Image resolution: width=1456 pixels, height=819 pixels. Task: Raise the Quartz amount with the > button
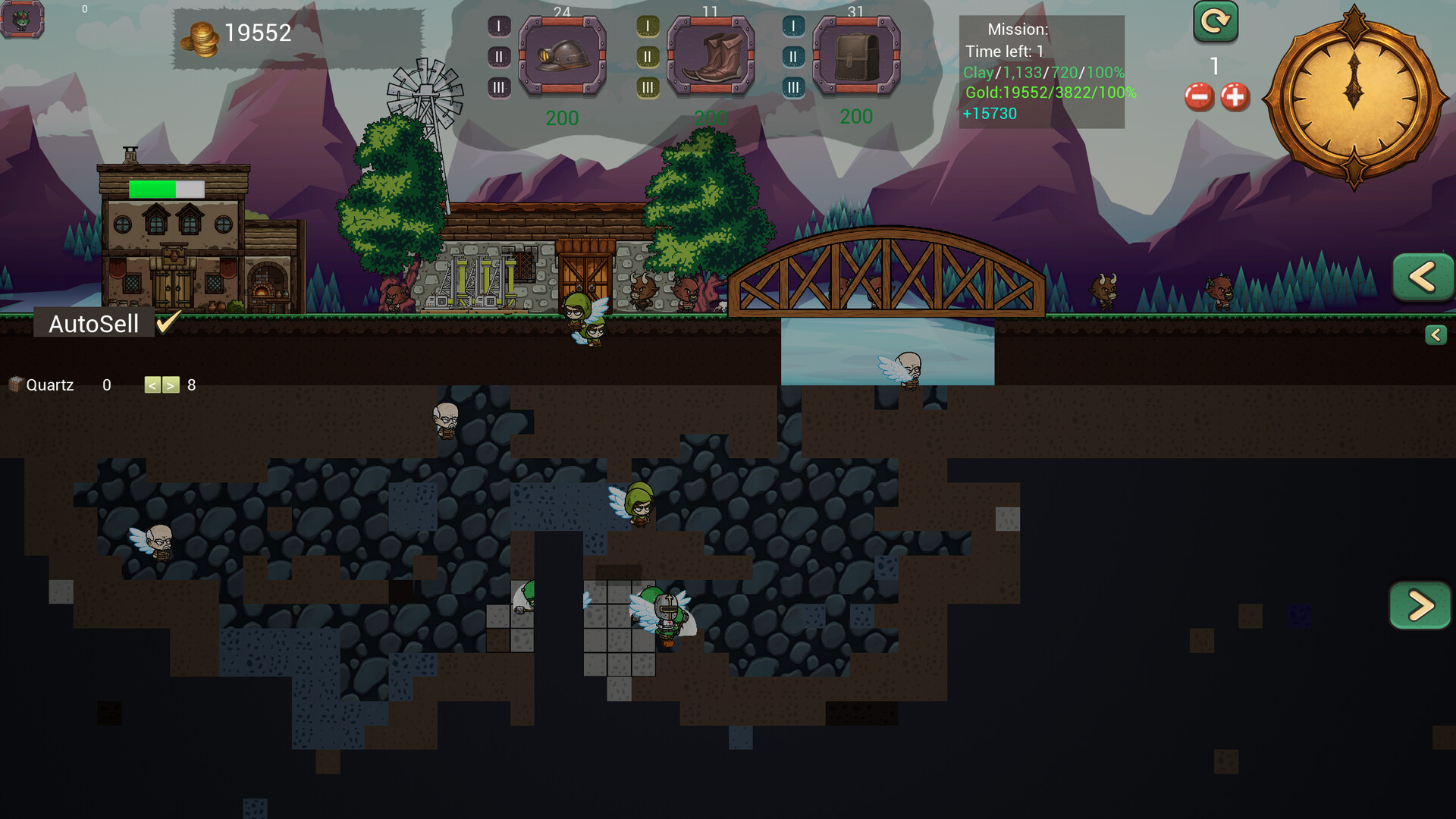pyautogui.click(x=171, y=385)
